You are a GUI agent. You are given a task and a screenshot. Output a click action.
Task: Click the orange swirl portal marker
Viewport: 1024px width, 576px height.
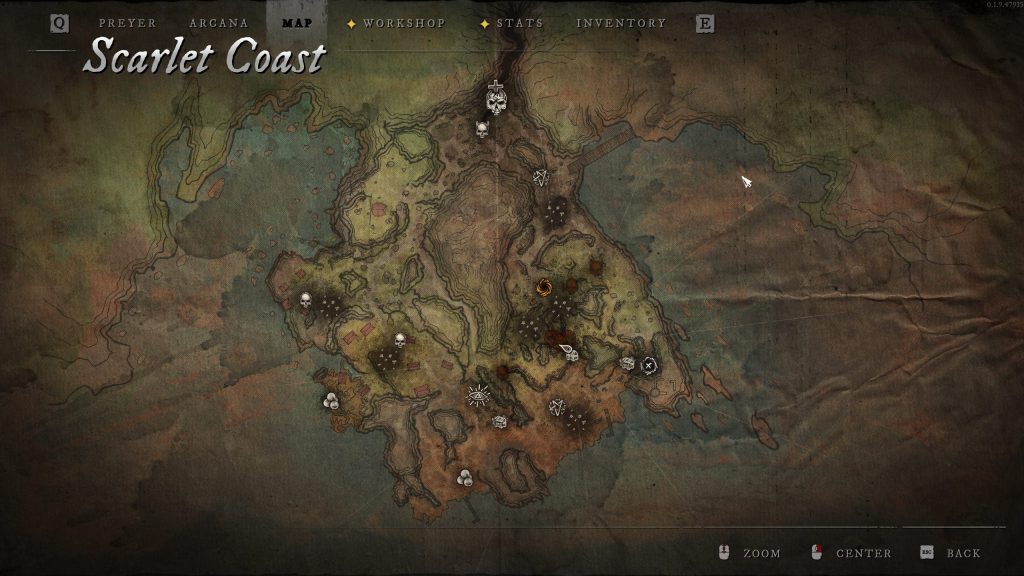(545, 288)
